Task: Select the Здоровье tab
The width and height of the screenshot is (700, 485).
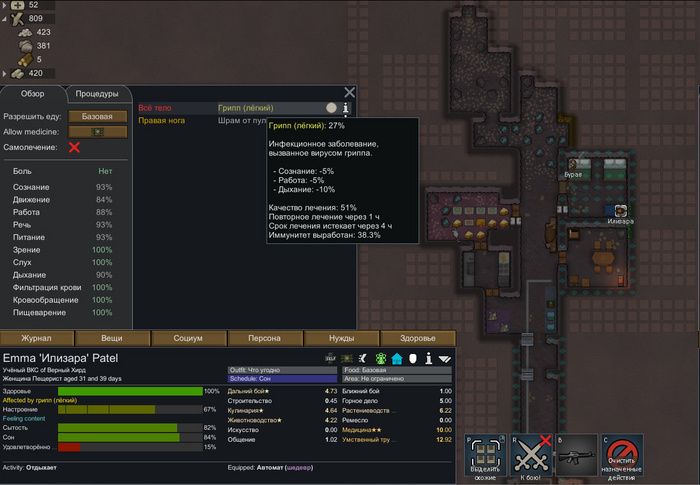Action: [417, 338]
